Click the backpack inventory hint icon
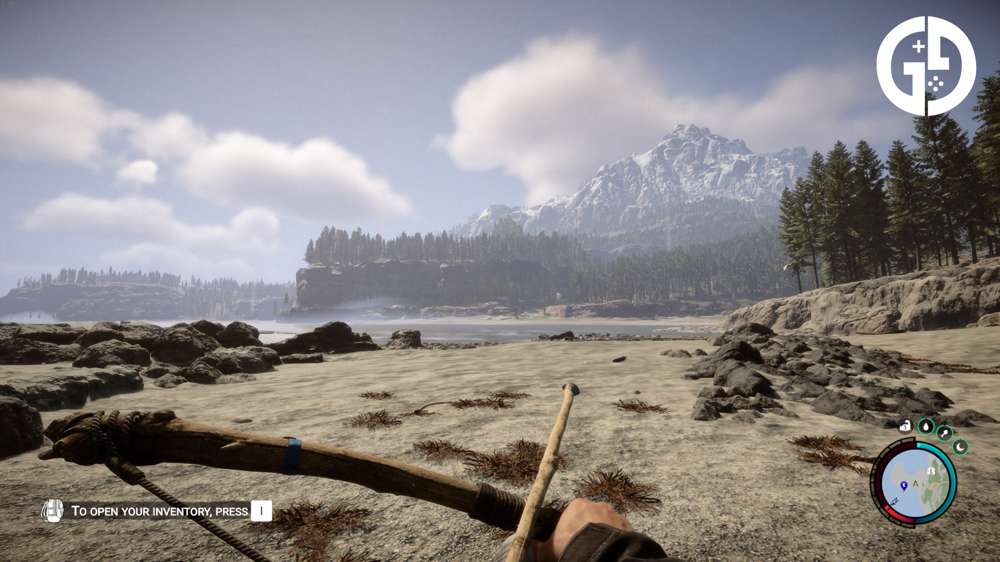The height and width of the screenshot is (562, 1000). click(52, 511)
